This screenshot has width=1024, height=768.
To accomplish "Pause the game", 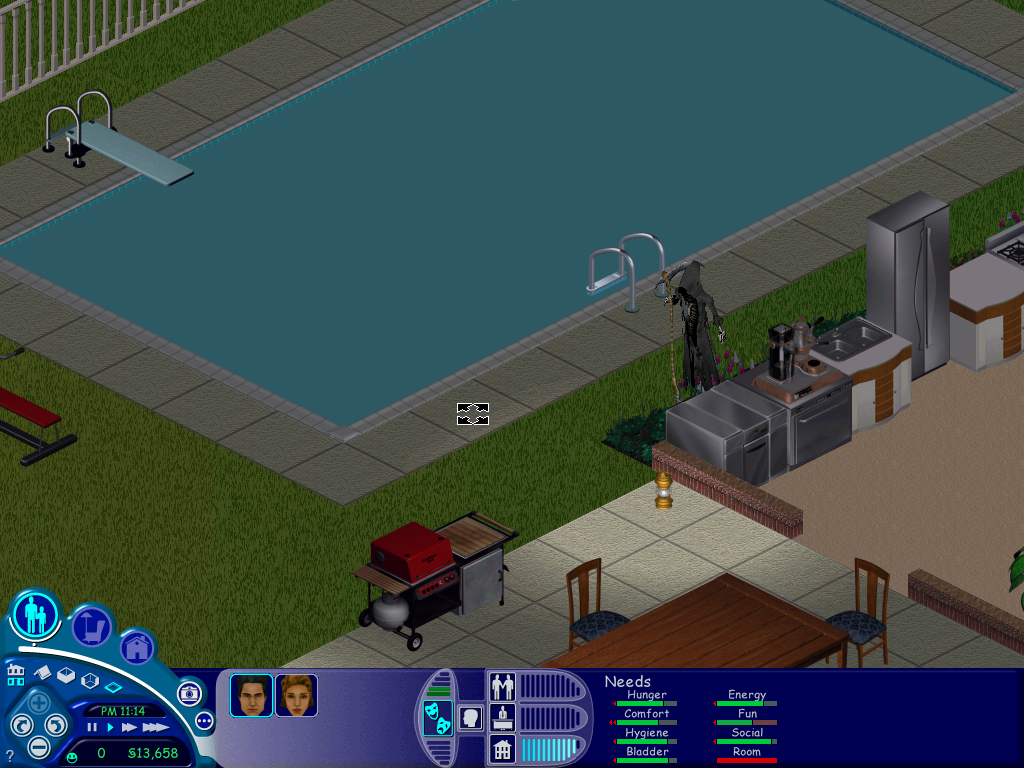I will [93, 728].
